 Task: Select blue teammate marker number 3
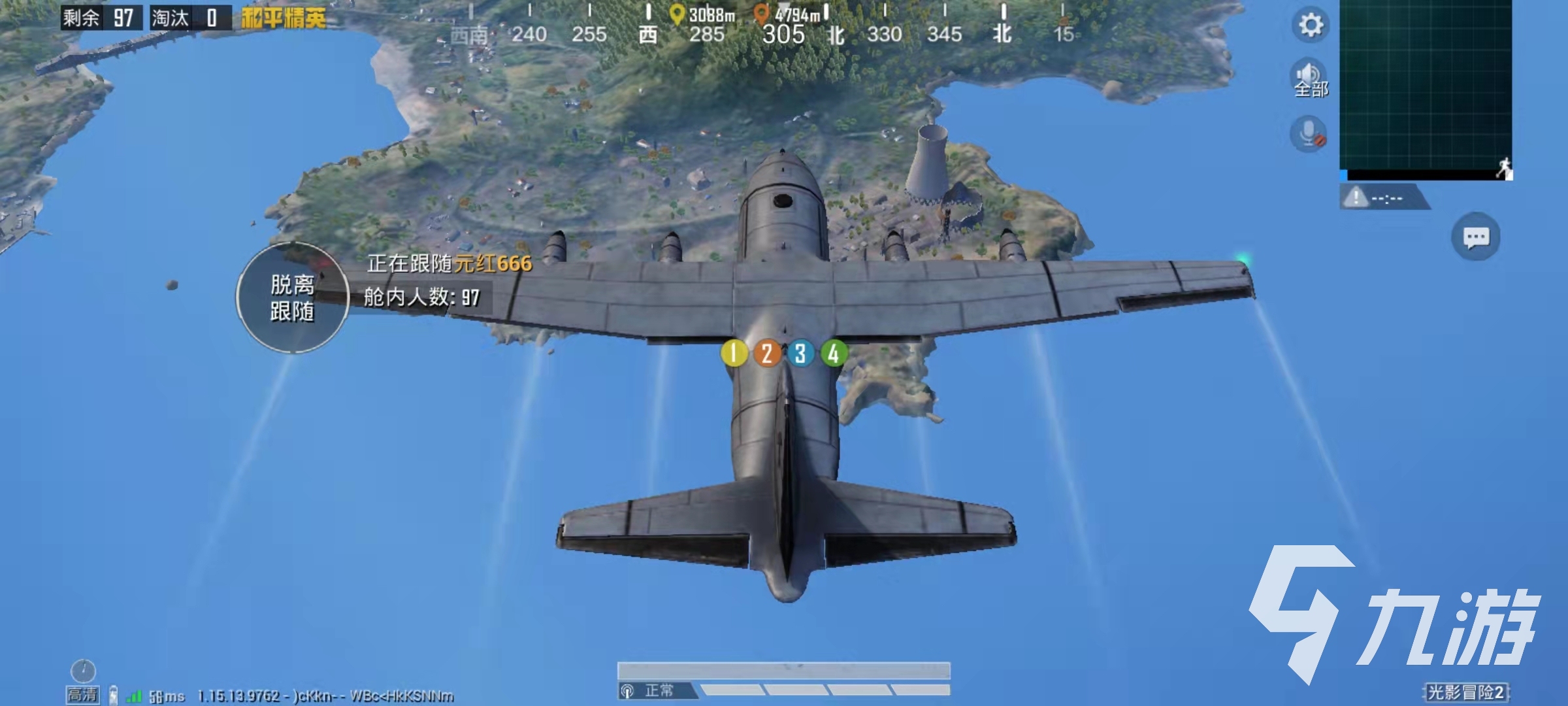coord(800,354)
